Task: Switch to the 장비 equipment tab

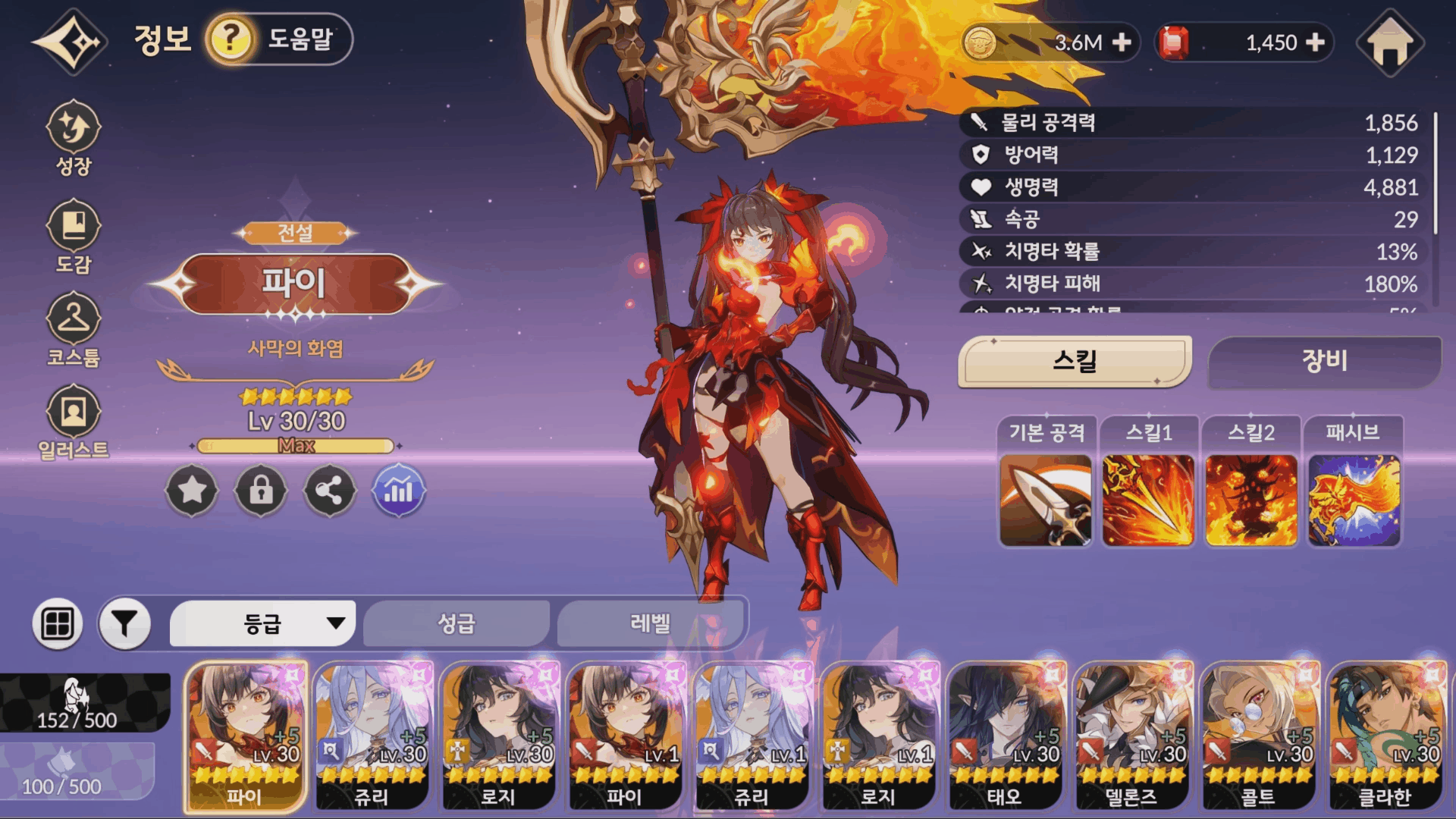Action: tap(1324, 361)
